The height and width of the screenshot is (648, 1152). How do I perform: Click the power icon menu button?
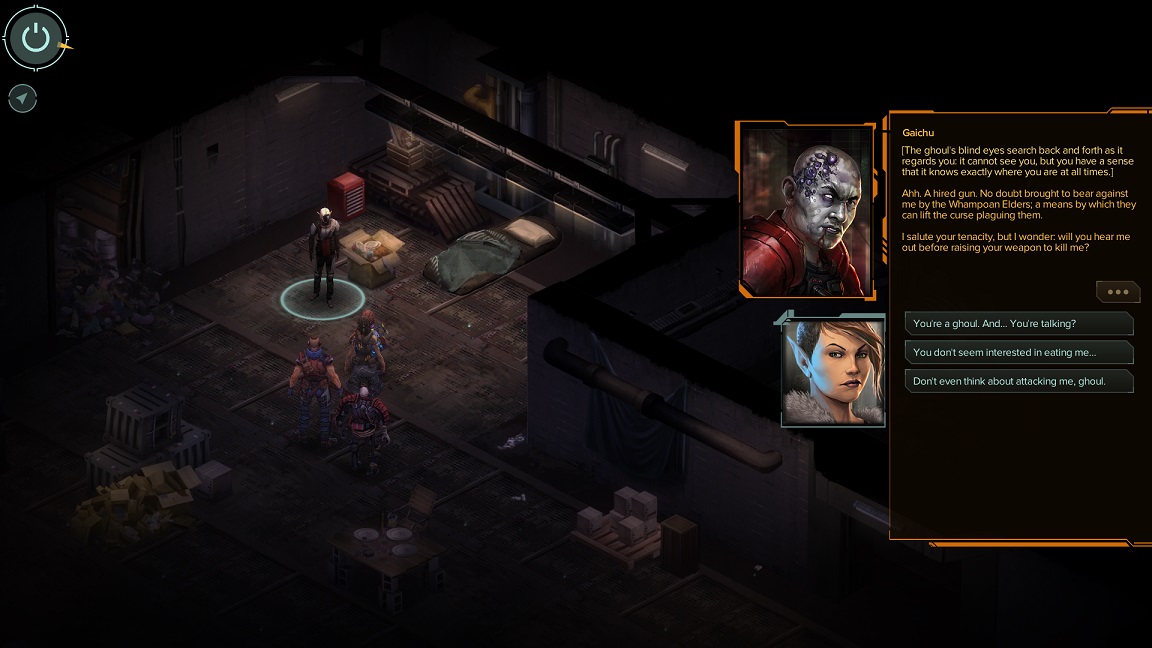pos(36,39)
